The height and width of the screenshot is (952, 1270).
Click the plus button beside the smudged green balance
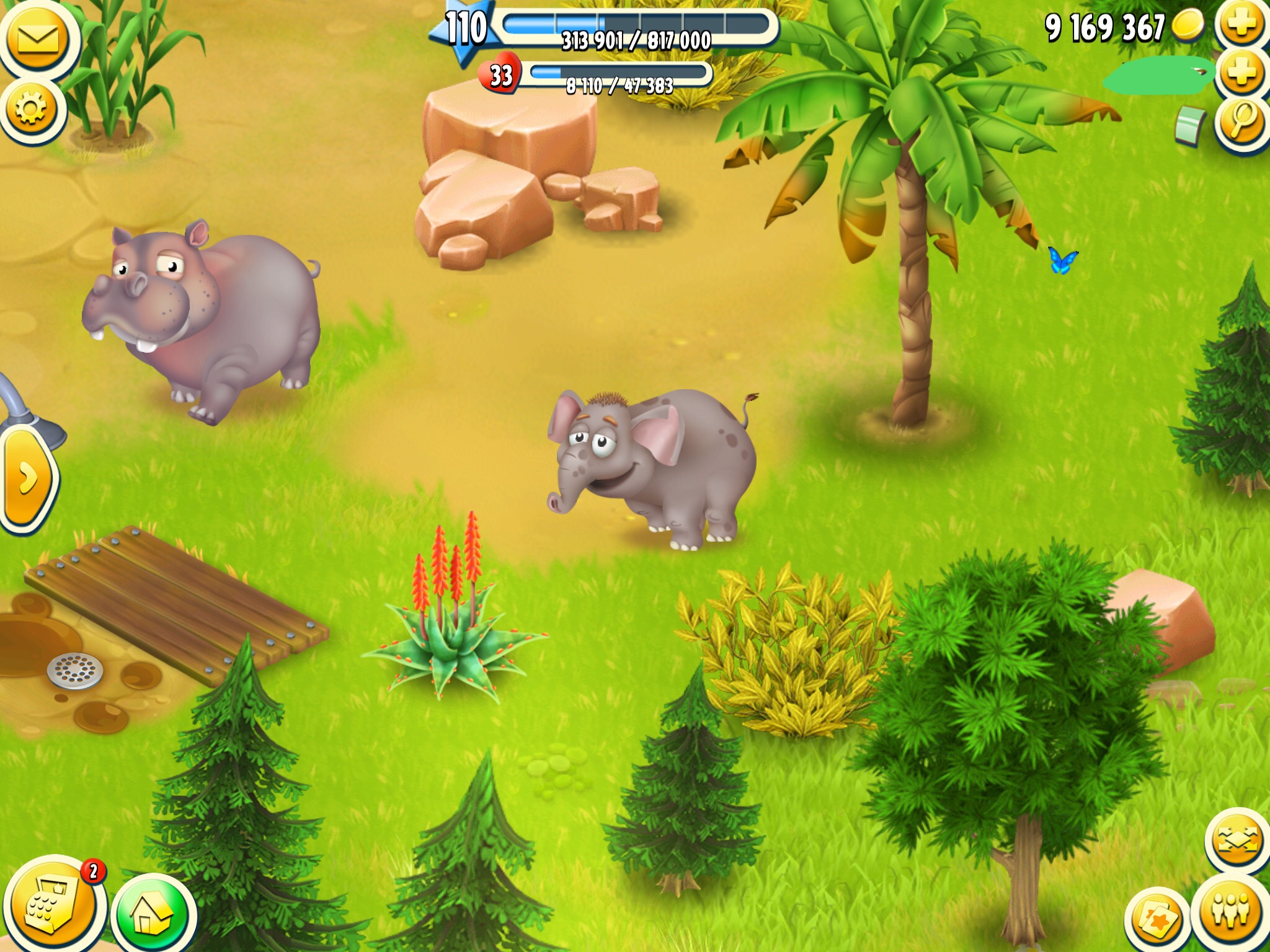click(x=1241, y=73)
